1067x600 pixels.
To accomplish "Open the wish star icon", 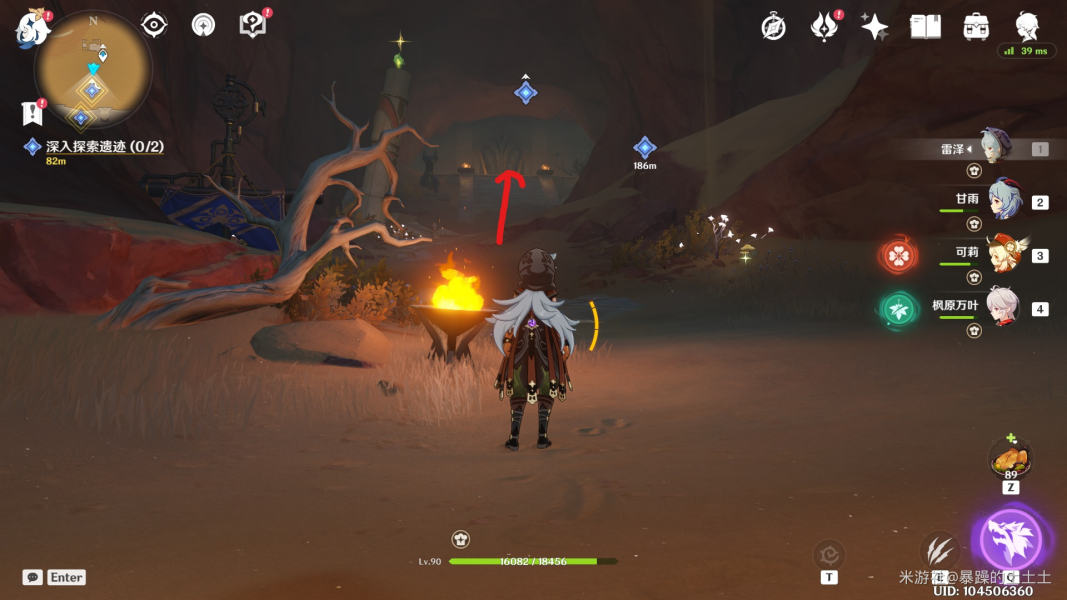I will click(x=875, y=27).
